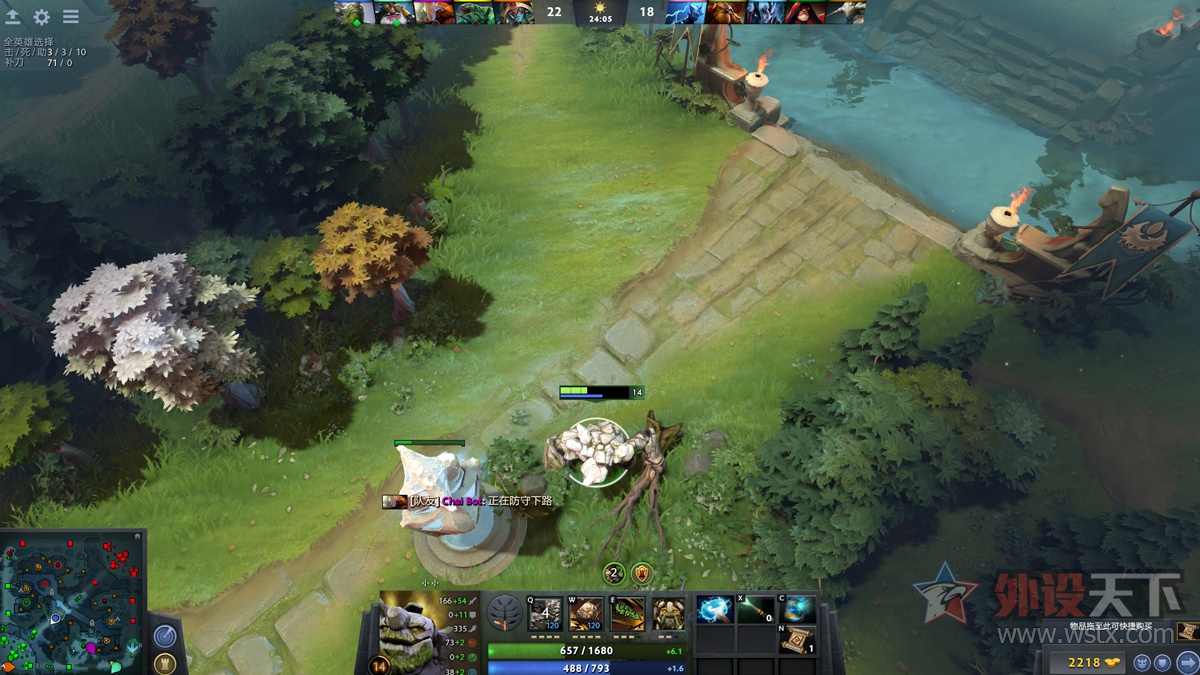Open the talent tree

pos(505,613)
